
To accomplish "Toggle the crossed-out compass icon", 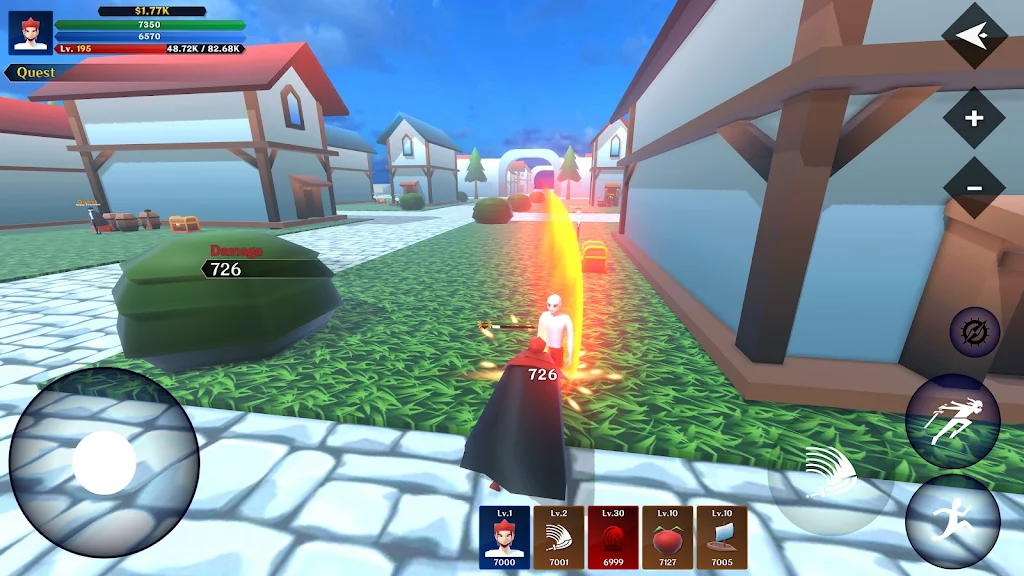I will point(974,333).
